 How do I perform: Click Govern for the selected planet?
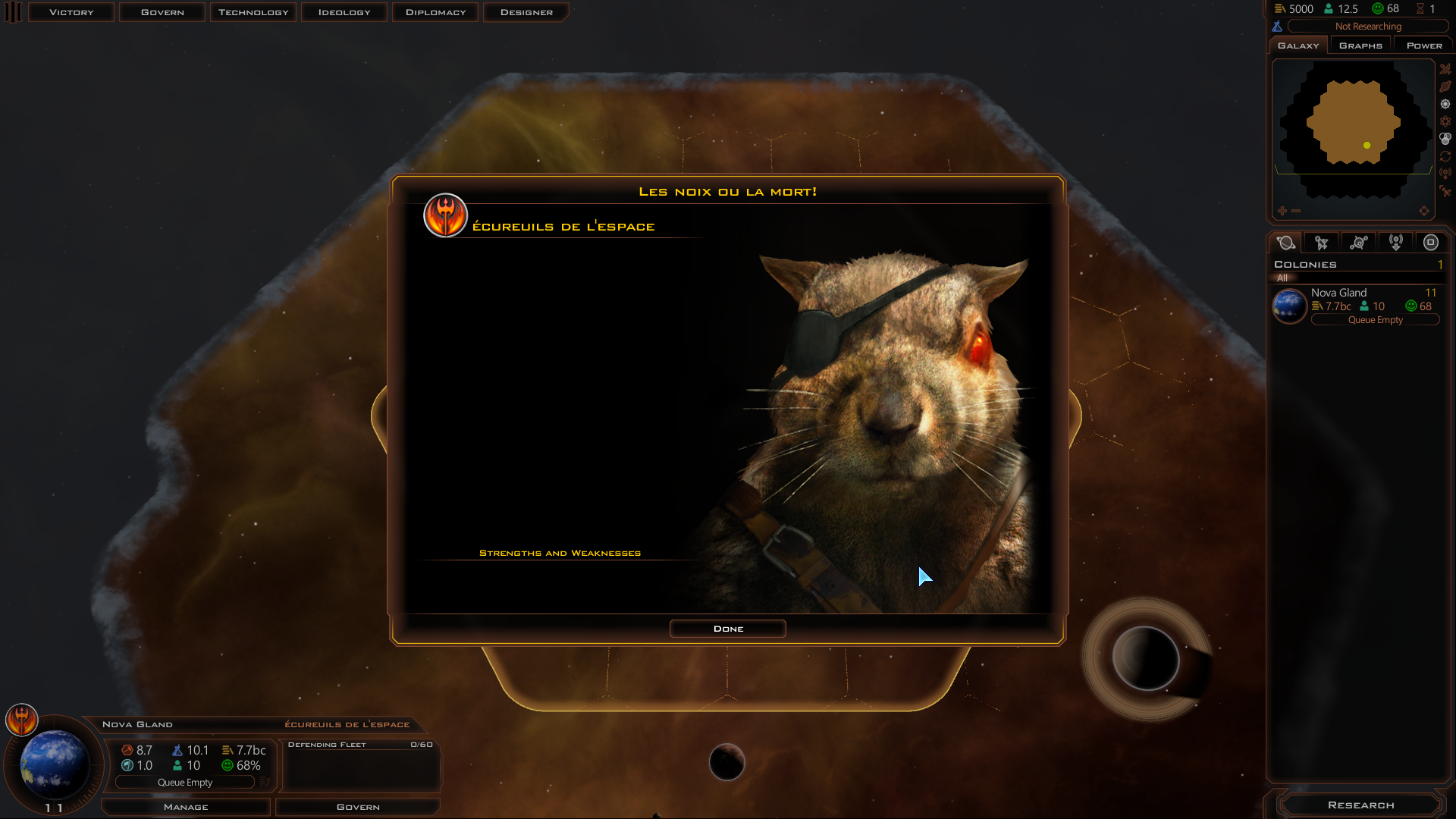(x=358, y=807)
